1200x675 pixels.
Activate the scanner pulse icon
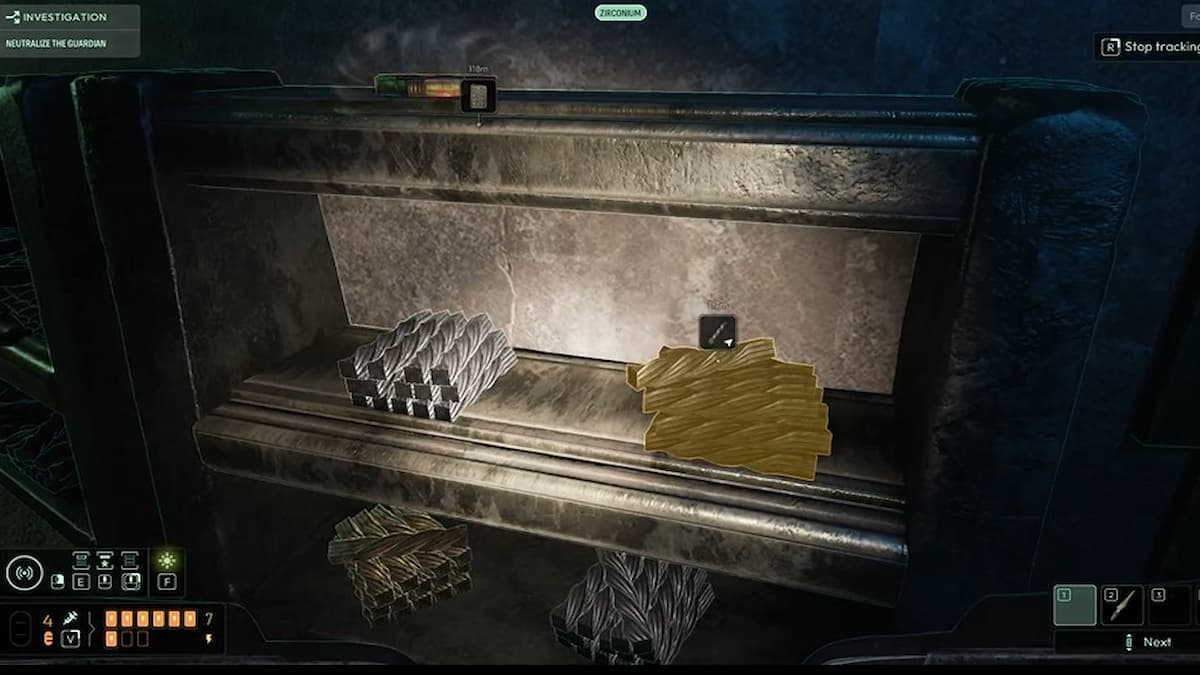(25, 573)
